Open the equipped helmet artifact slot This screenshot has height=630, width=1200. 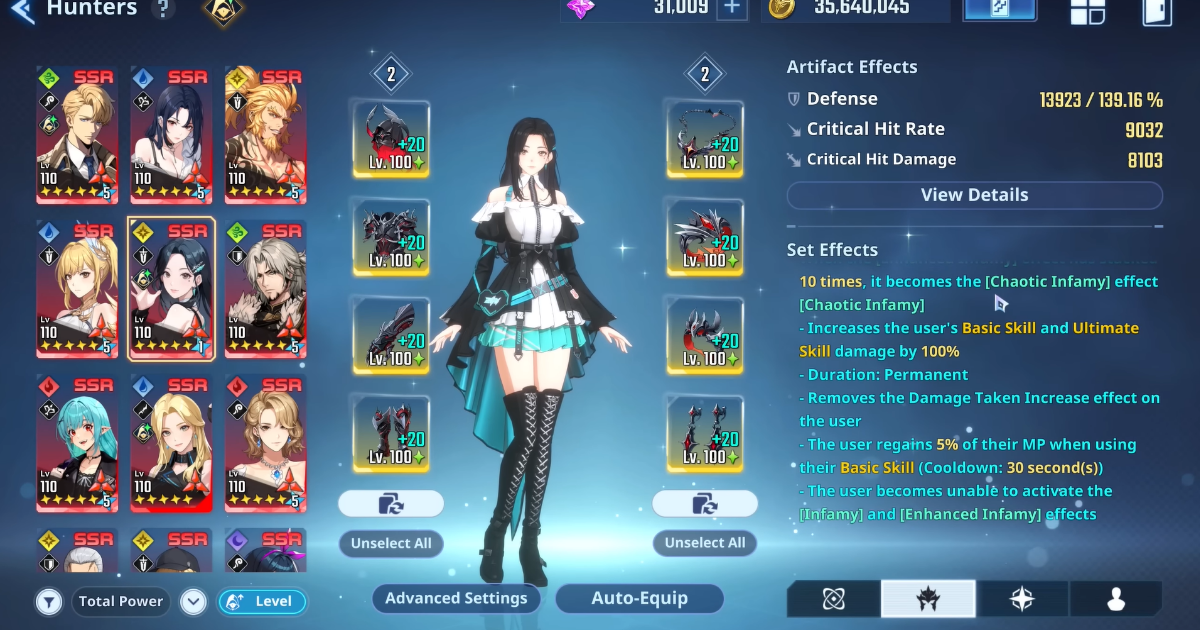coord(391,139)
